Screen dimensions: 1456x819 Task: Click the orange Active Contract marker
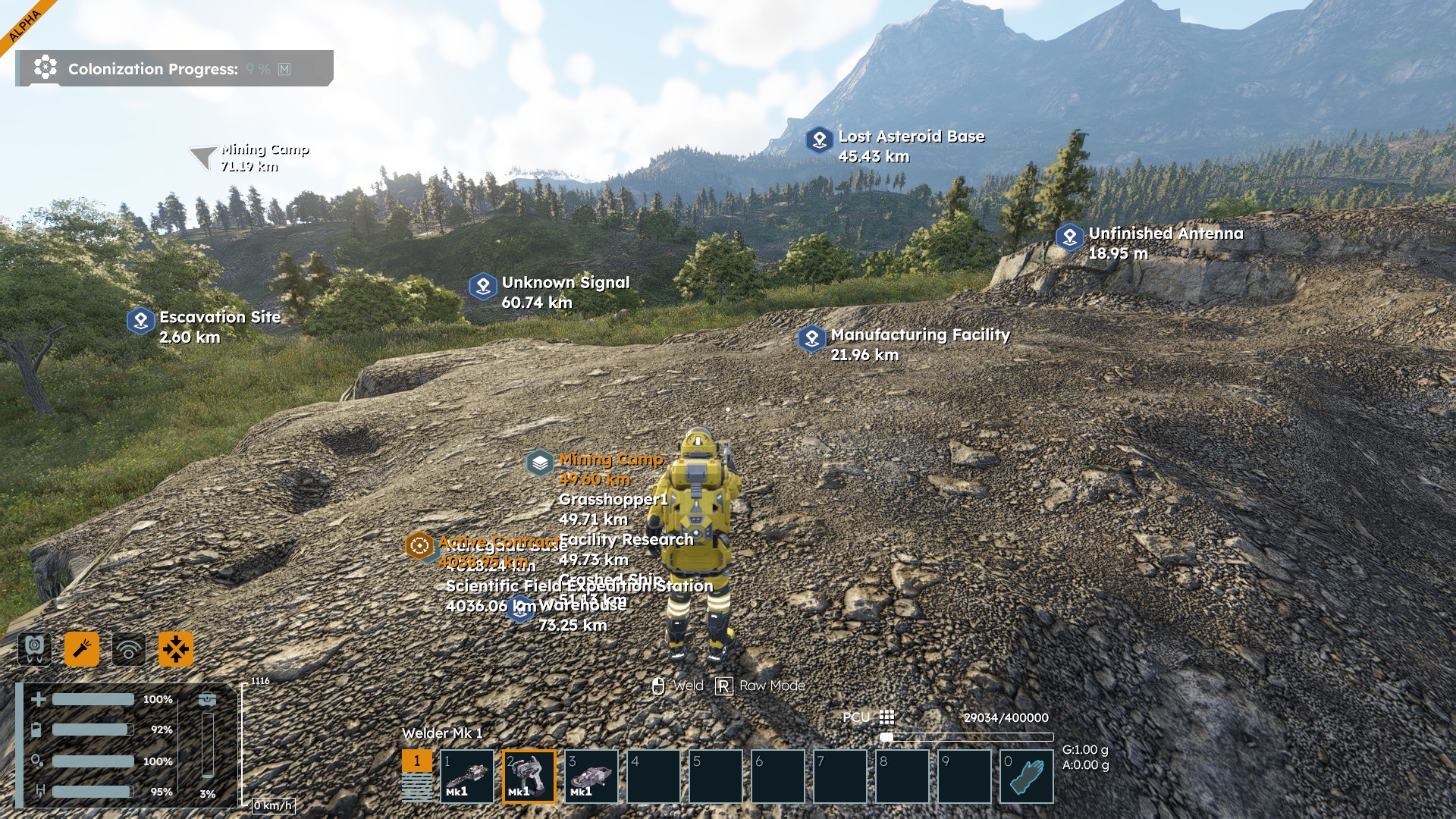click(x=419, y=545)
